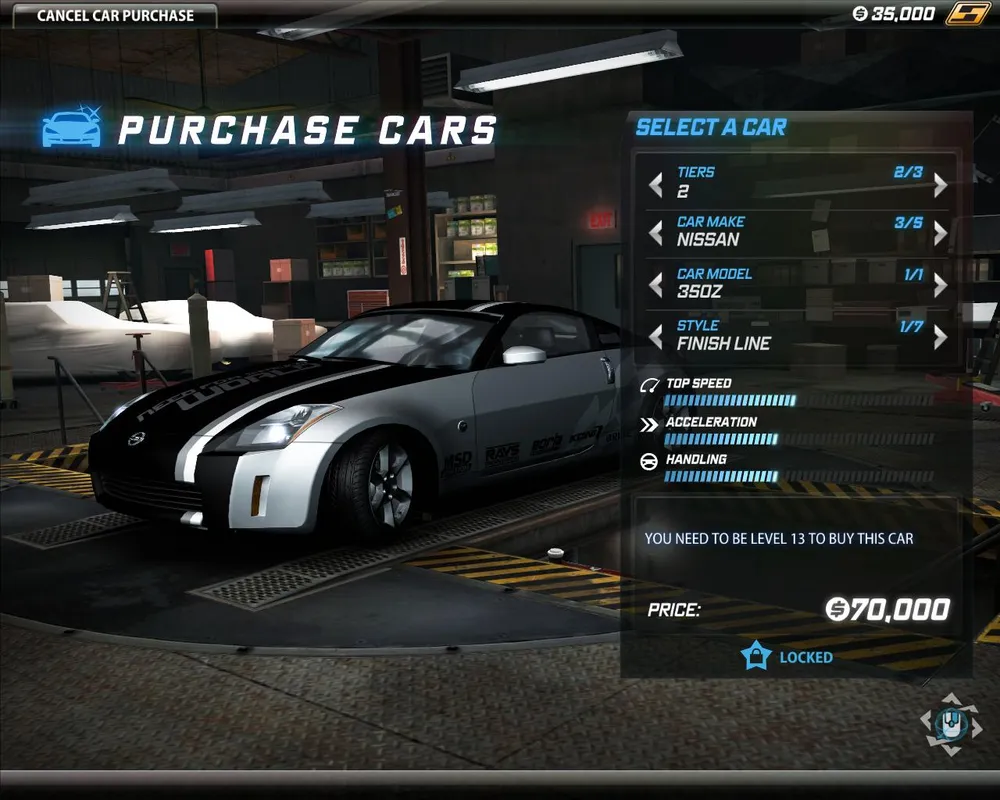Cycle to previous car style
Image resolution: width=1000 pixels, height=800 pixels.
[656, 337]
